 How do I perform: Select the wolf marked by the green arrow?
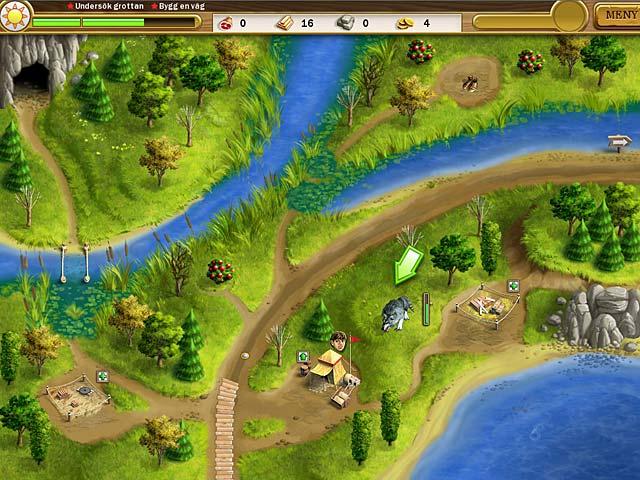396,314
